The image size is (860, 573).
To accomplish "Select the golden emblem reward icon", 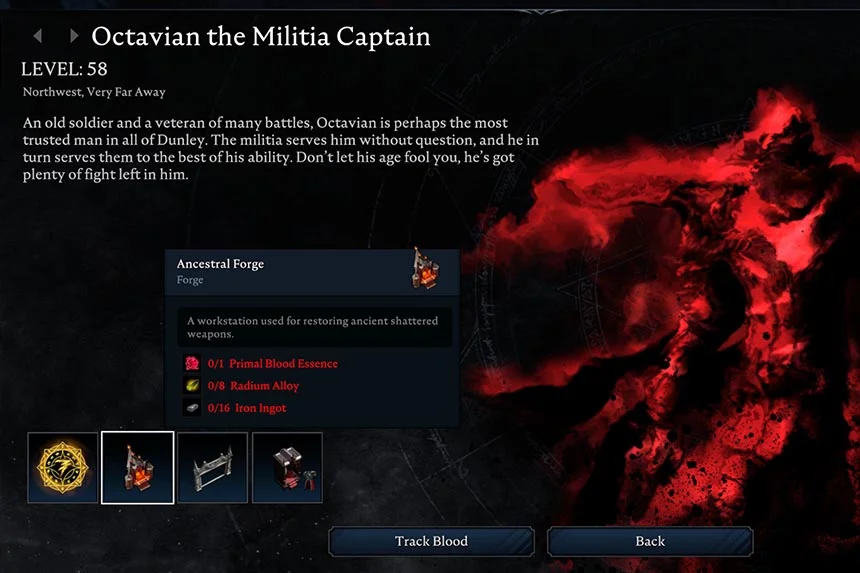I will click(x=63, y=467).
